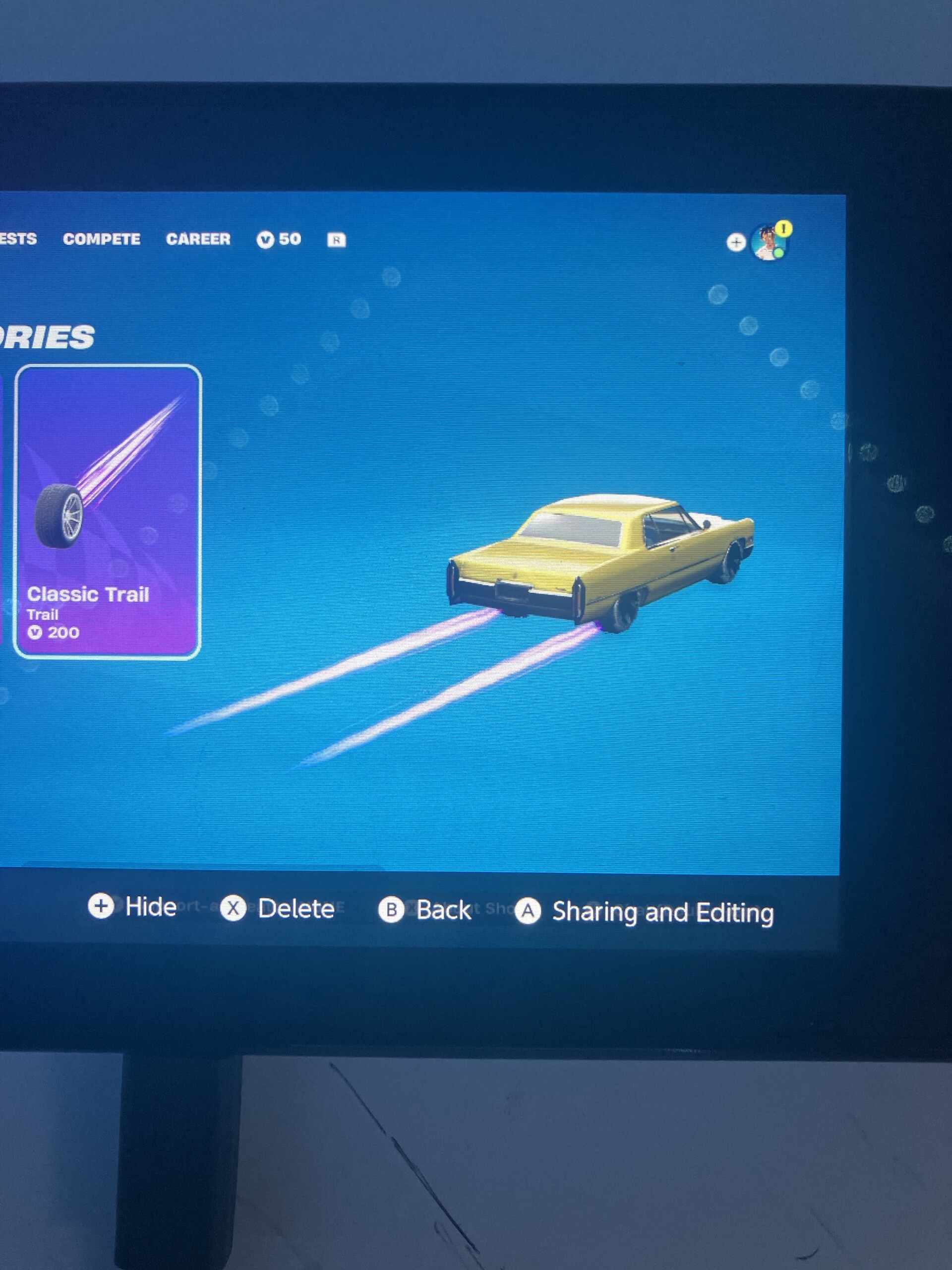The width and height of the screenshot is (952, 1270).
Task: Click the Back label at the bottom
Action: (445, 910)
